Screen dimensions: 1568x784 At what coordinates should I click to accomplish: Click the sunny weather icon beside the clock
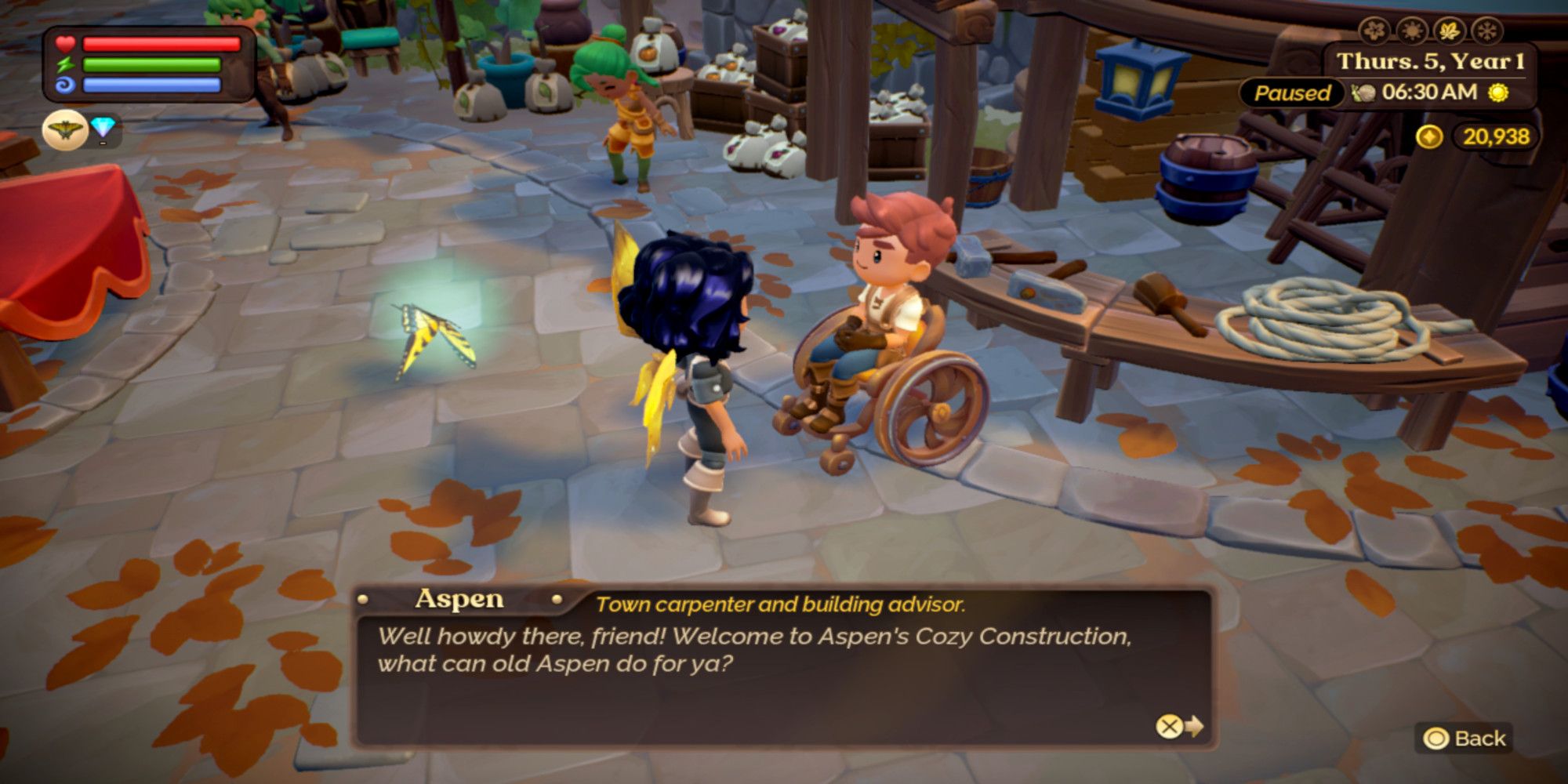click(1498, 93)
